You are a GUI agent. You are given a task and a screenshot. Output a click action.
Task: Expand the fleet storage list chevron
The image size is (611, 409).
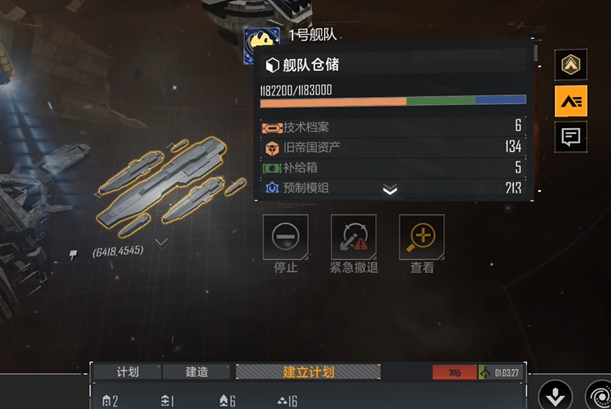(x=390, y=190)
